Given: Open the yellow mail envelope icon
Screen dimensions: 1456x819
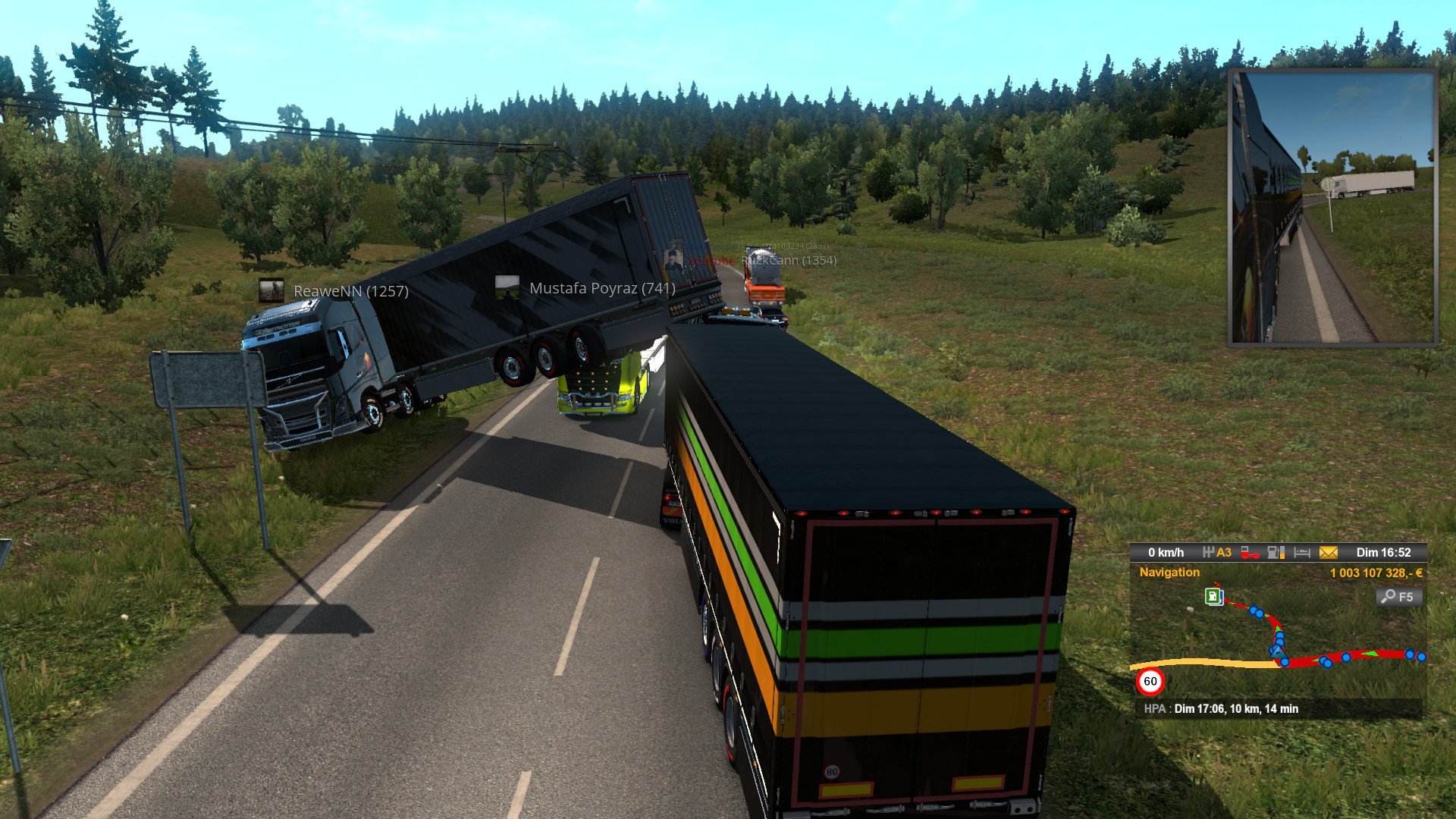Looking at the screenshot, I should [x=1329, y=553].
